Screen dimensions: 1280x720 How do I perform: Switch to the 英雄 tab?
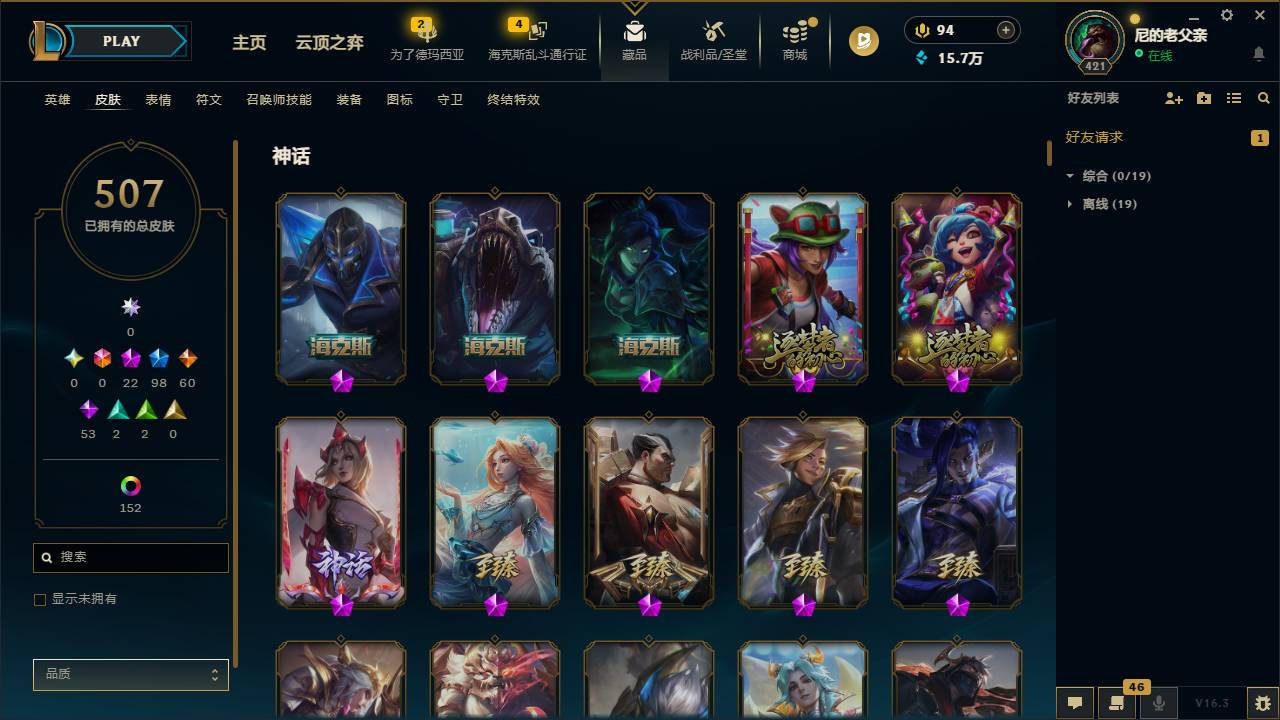[57, 100]
